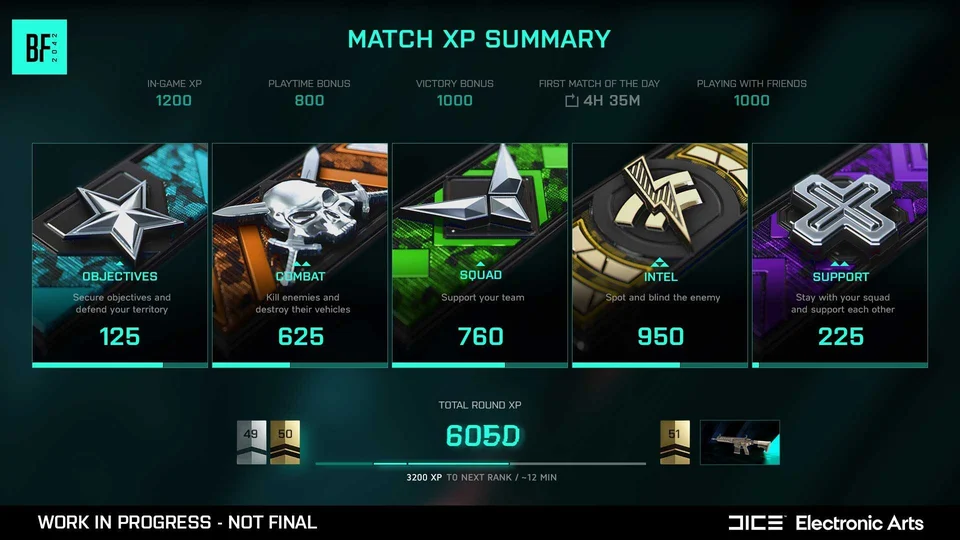960x540 pixels.
Task: Choose the Combat skull ribbon card
Action: (300, 254)
